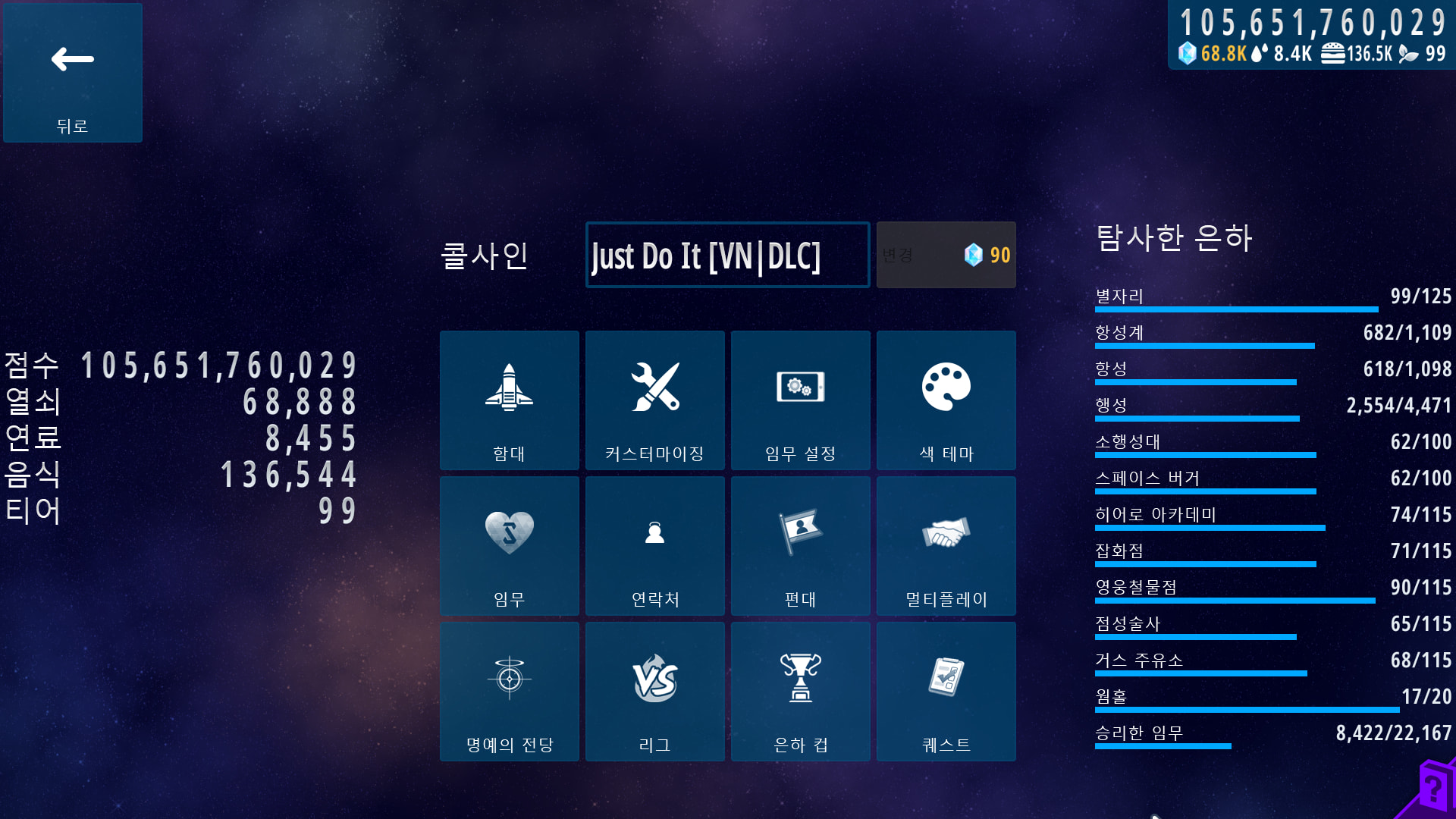
Task: Edit the callsign text field
Action: [x=727, y=256]
